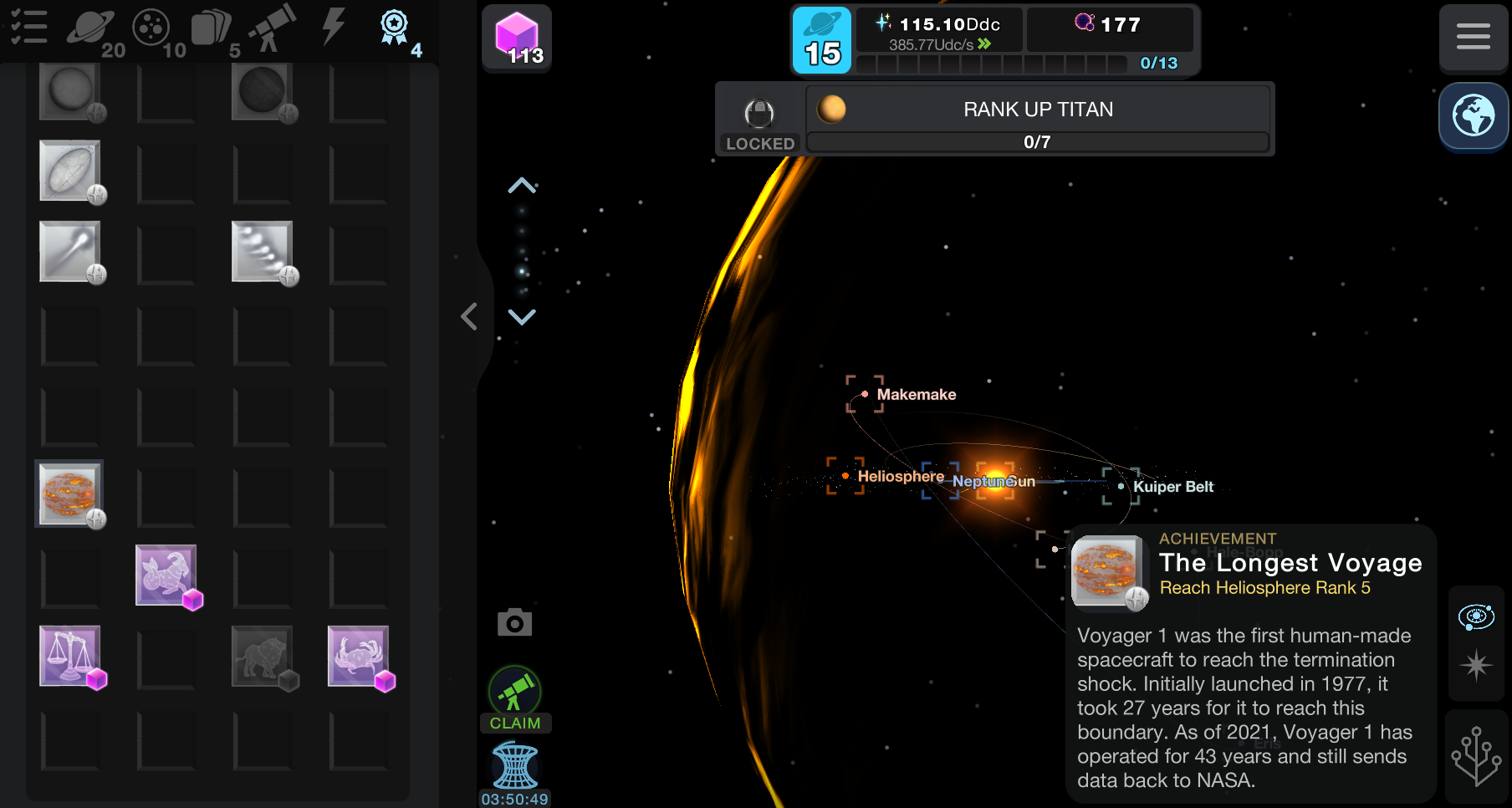Go to previous celestial body with up arrow
Viewport: 1512px width, 808px height.
pos(522,186)
